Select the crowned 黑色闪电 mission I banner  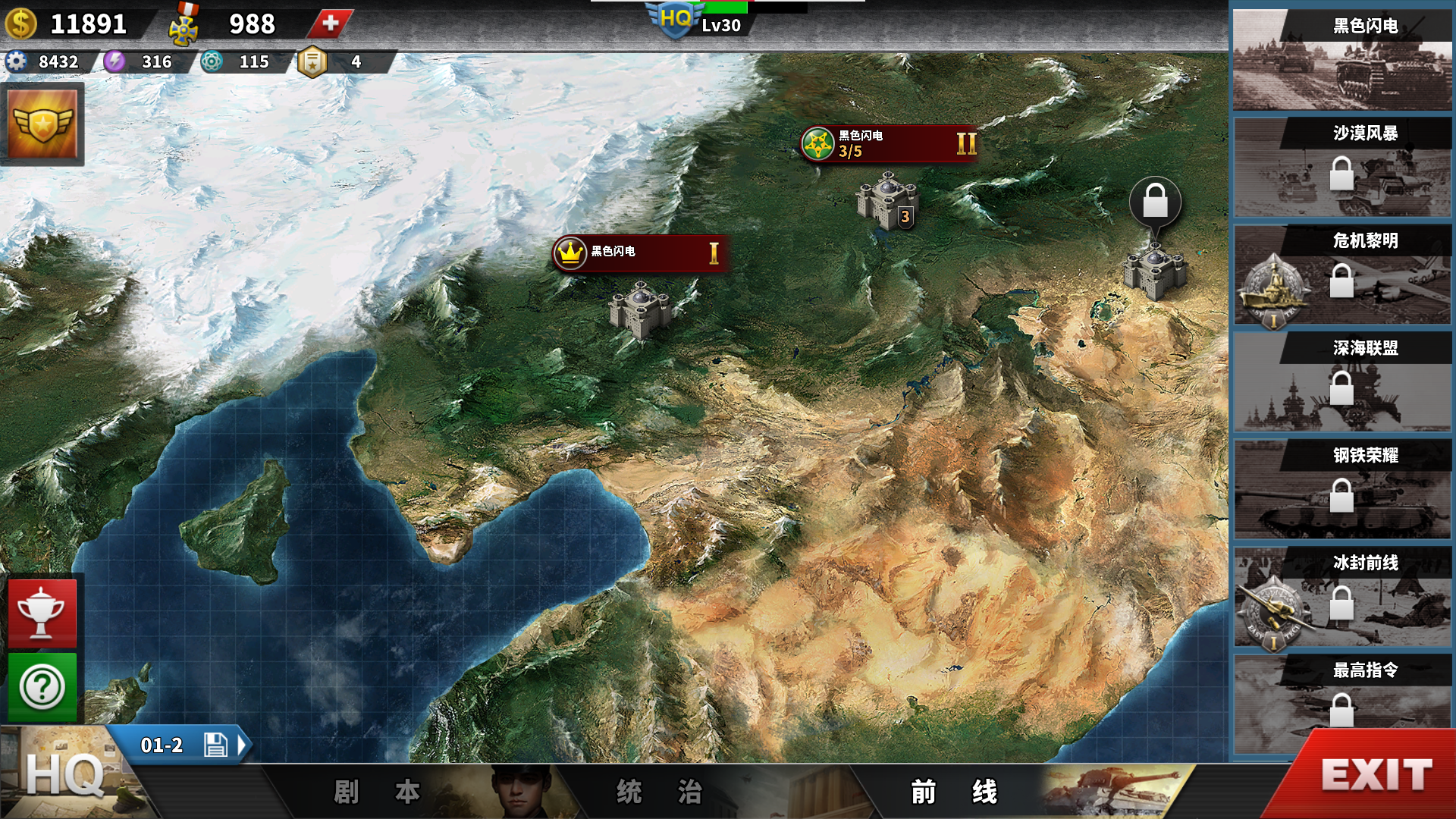pos(640,253)
